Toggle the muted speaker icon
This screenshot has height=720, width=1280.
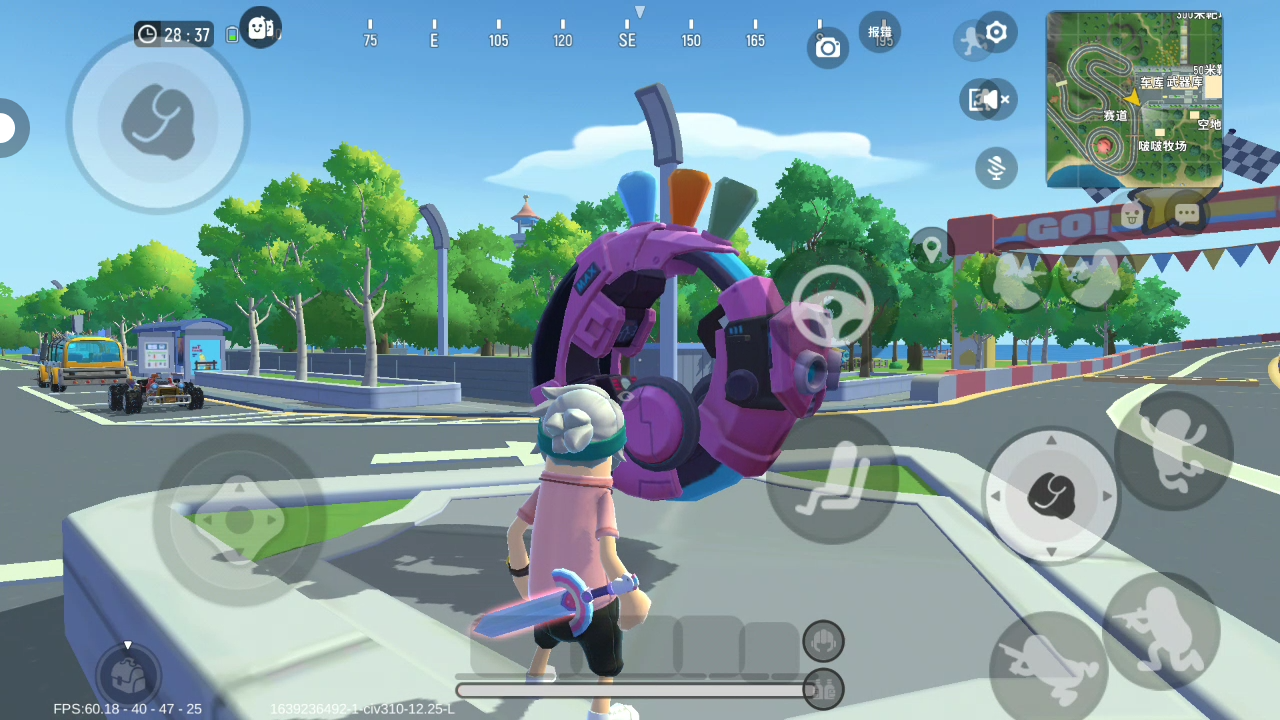pyautogui.click(x=988, y=99)
